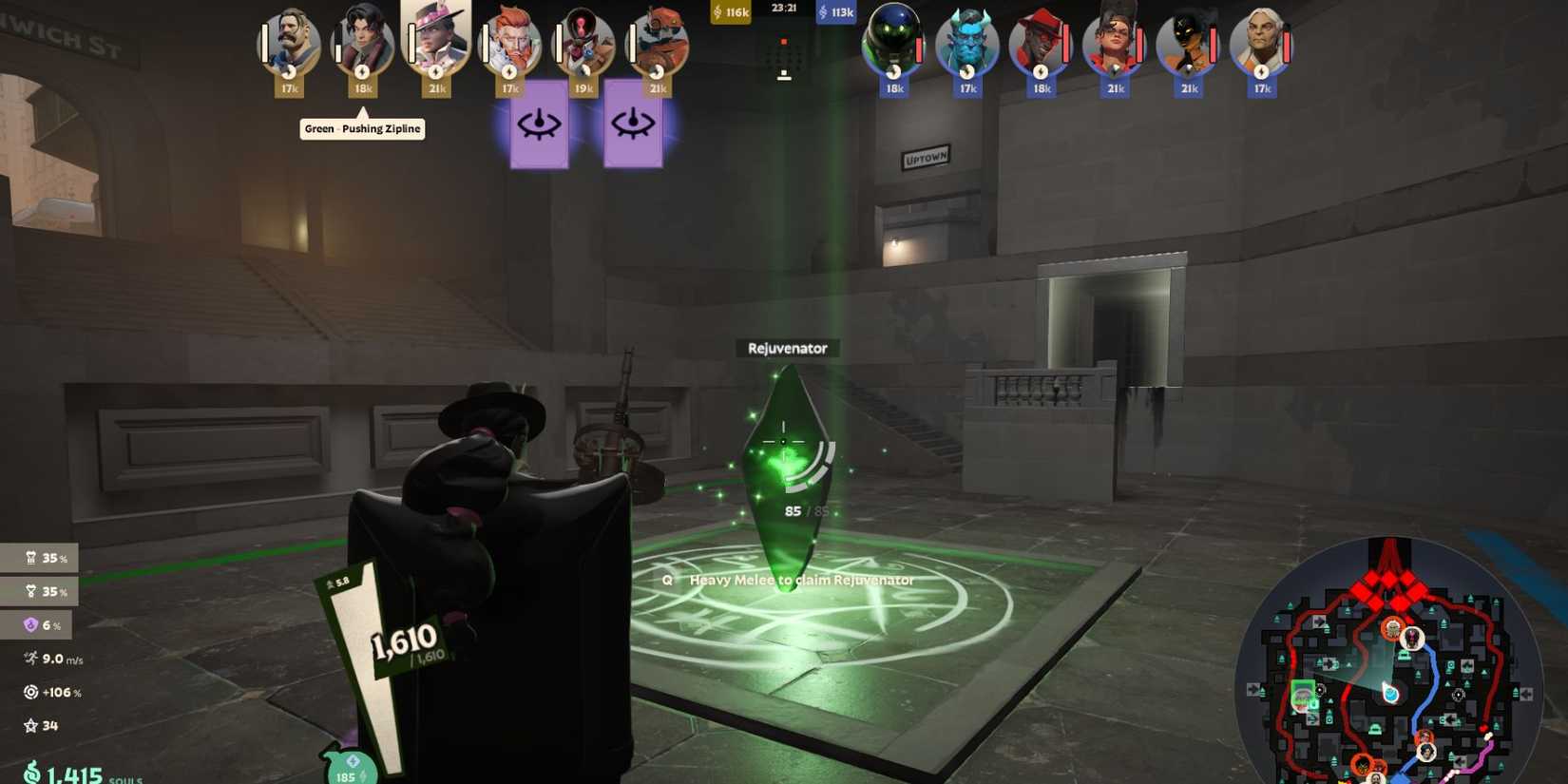This screenshot has width=1568, height=784.
Task: Click the sprint speed runner icon
Action: (x=31, y=659)
